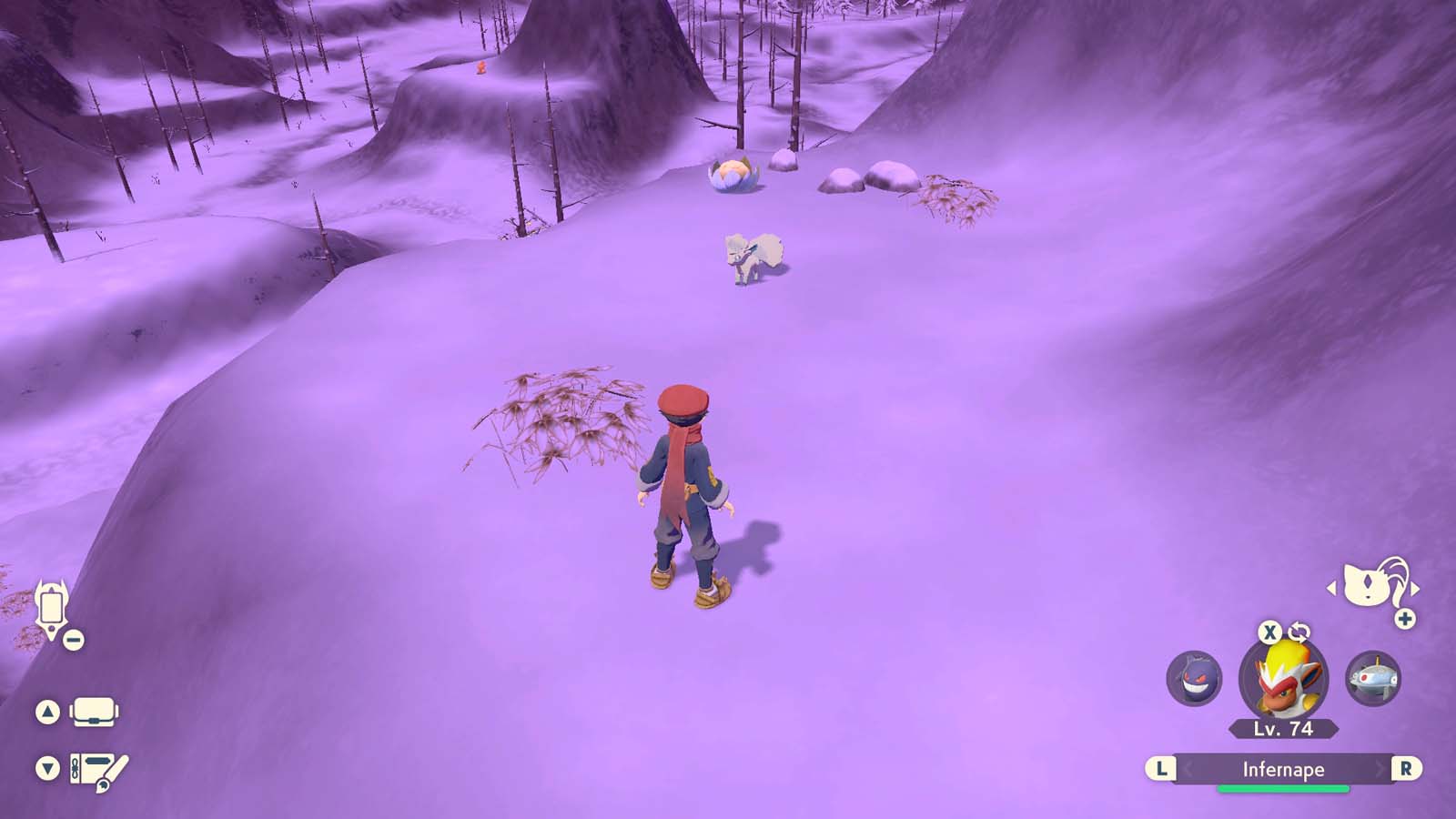
Task: Click the left arrow beside the mount icon
Action: tap(1332, 588)
